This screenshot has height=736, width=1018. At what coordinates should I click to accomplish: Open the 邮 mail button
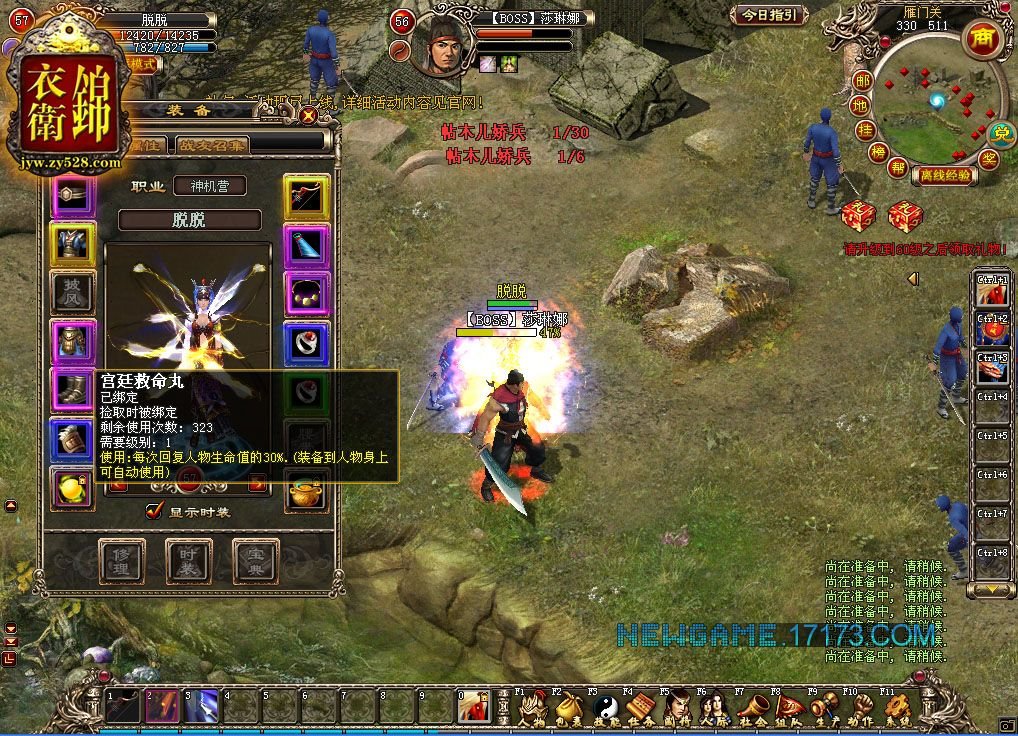click(x=862, y=80)
